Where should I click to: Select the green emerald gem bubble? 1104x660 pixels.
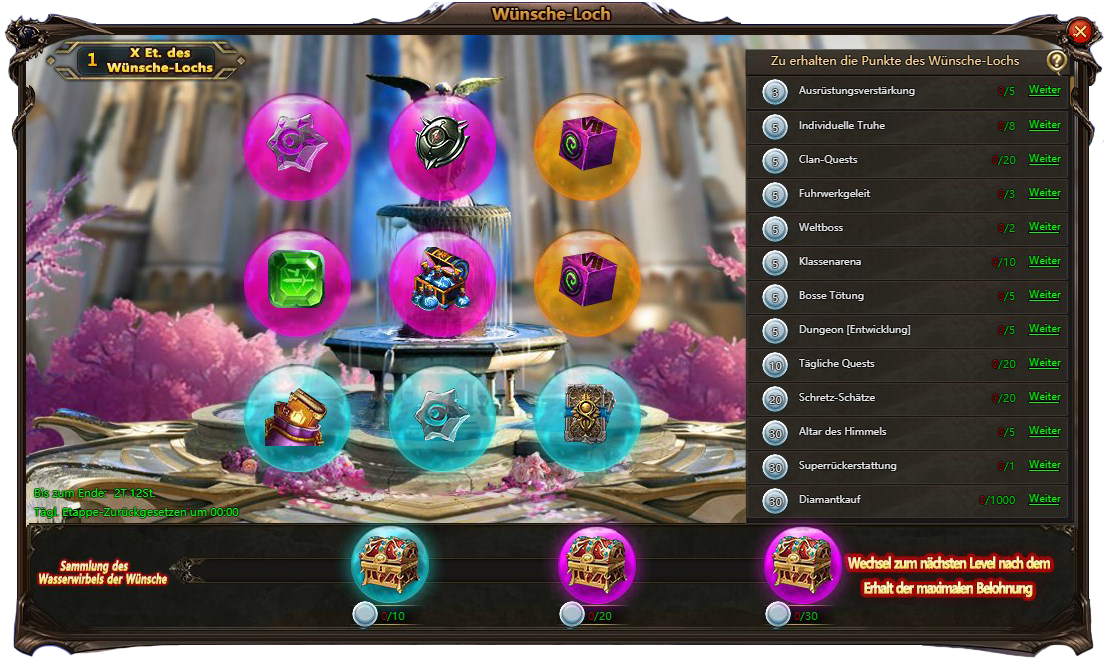point(297,283)
